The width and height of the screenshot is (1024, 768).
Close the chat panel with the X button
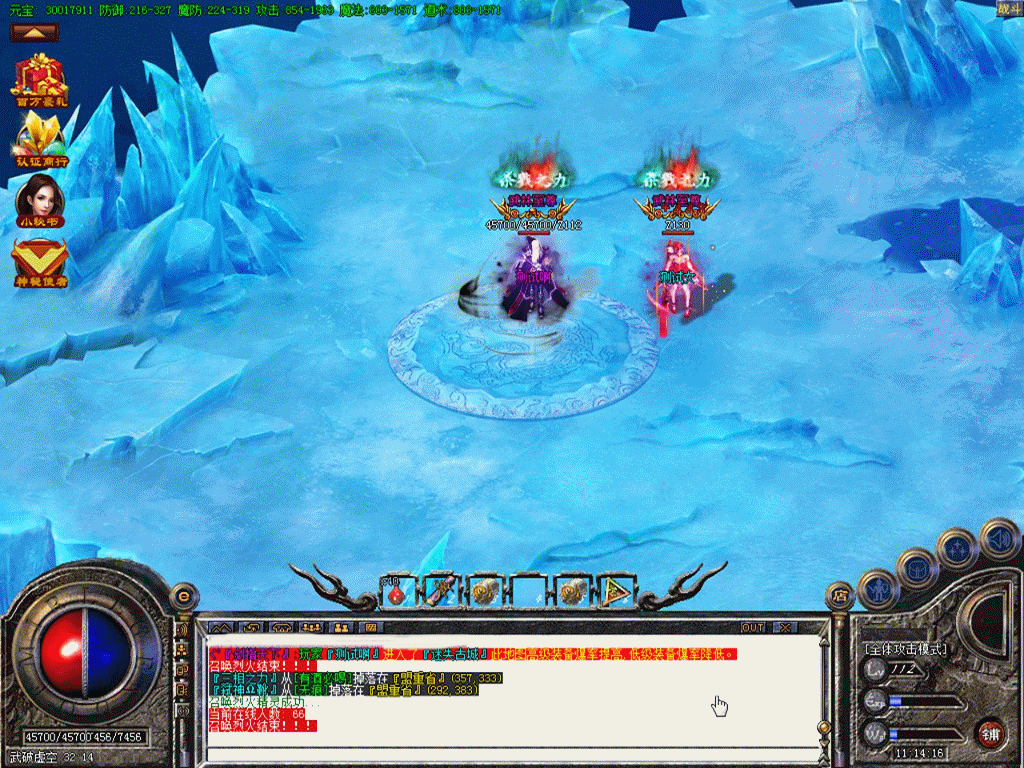[785, 627]
